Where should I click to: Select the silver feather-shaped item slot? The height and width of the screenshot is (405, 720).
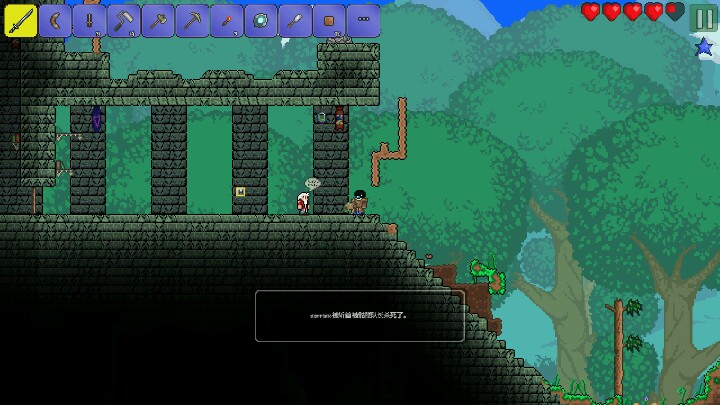[294, 20]
